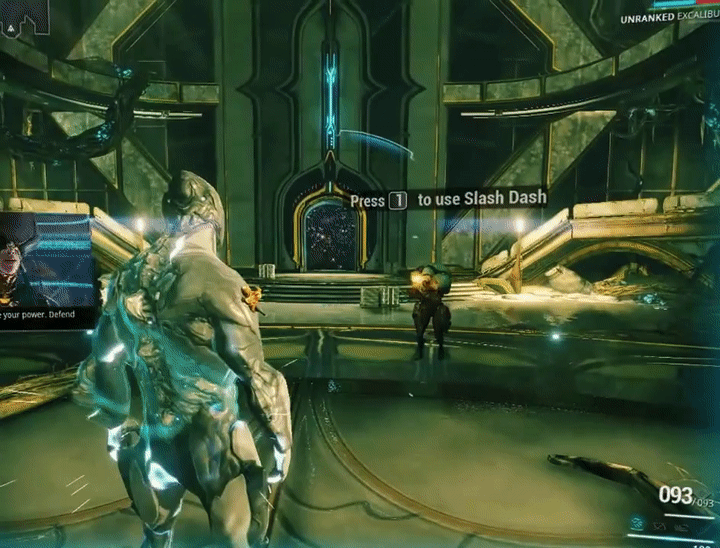Open the Lotus transmission portrait
720x548 pixels.
(44, 260)
